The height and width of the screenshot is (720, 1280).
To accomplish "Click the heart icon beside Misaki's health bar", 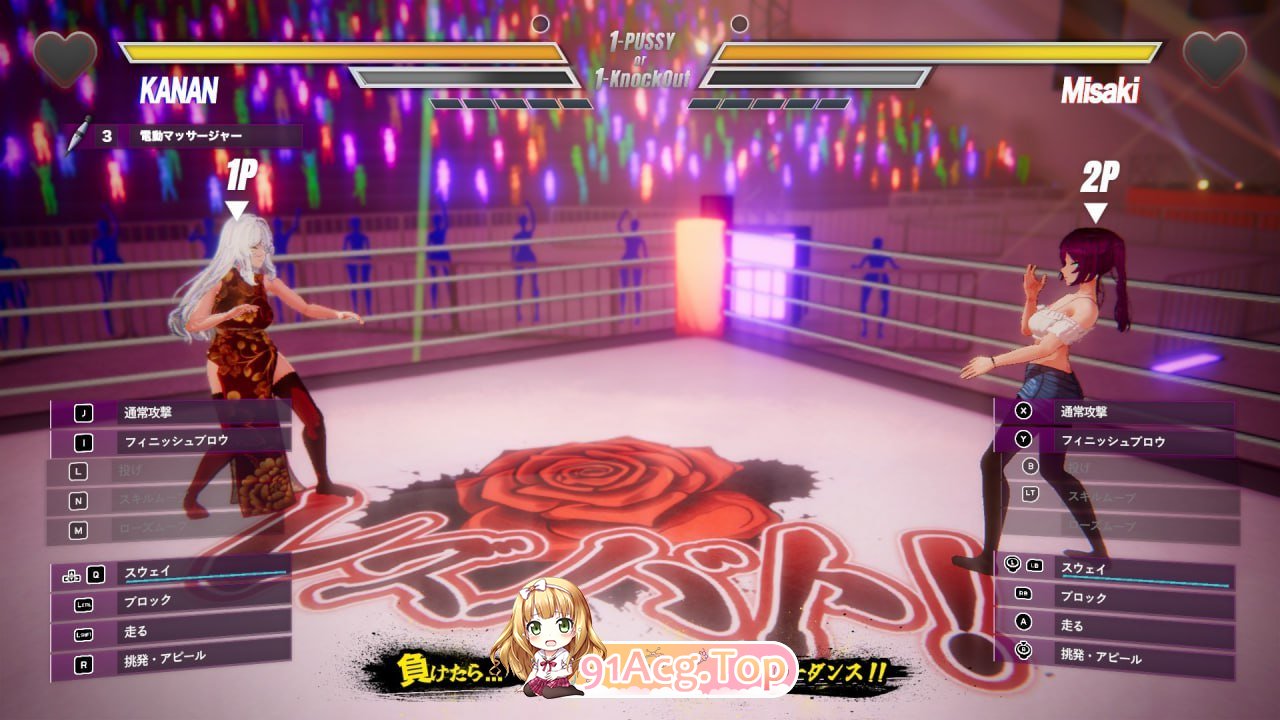I will 1214,57.
